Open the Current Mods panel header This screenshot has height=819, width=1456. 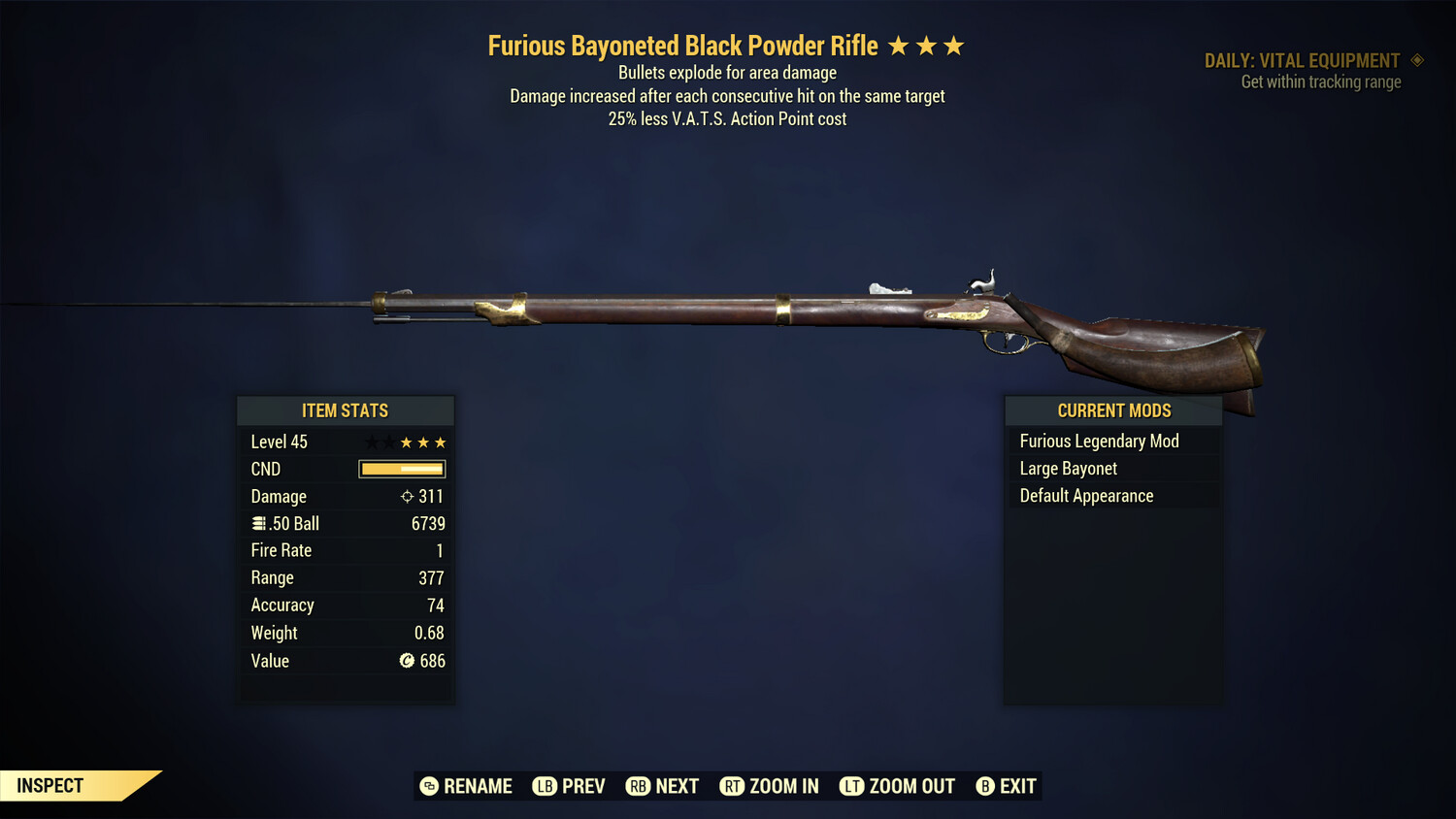(1113, 409)
